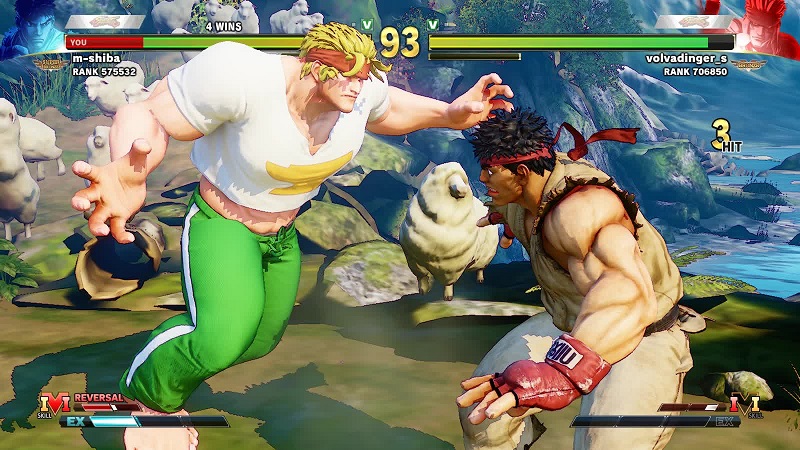Click volvadinger_s's league badge emblem
800x450 pixels.
749,64
